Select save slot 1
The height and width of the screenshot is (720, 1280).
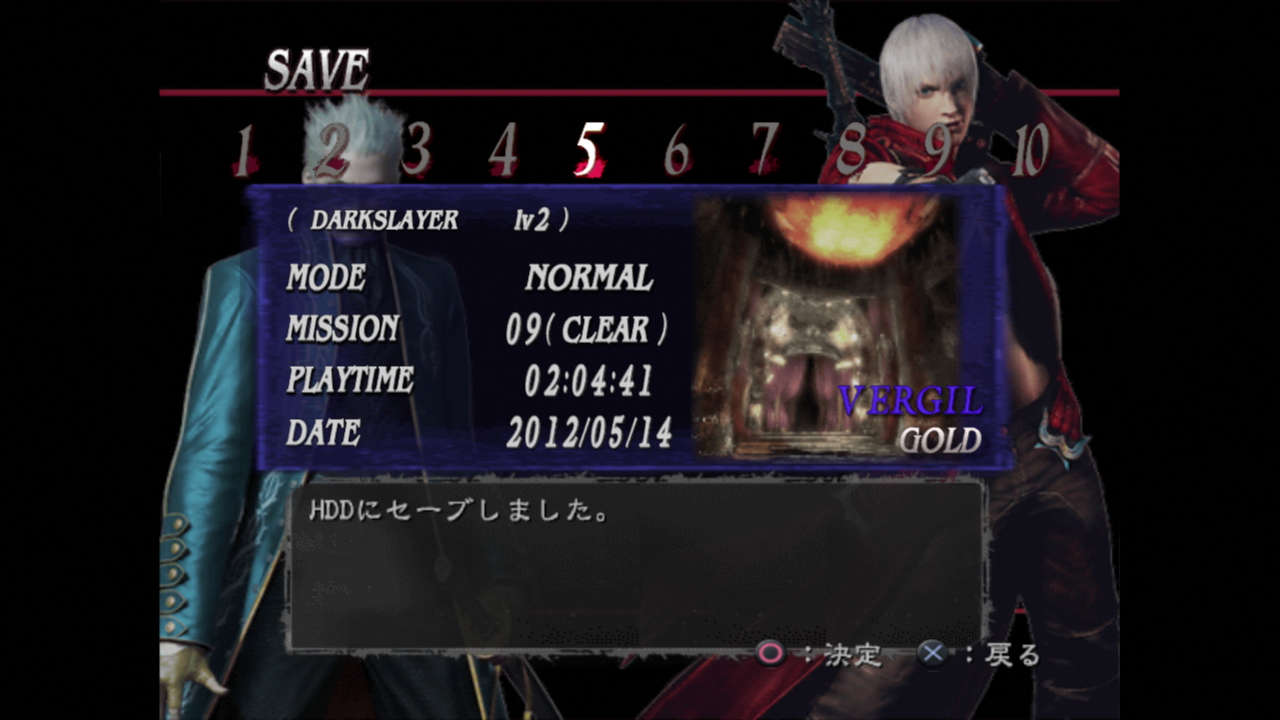[x=246, y=147]
